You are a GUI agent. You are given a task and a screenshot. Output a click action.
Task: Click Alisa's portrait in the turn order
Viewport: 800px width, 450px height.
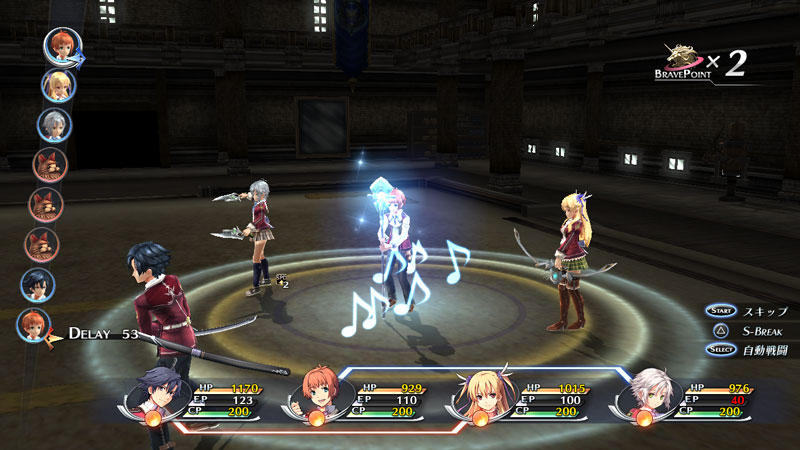(57, 85)
